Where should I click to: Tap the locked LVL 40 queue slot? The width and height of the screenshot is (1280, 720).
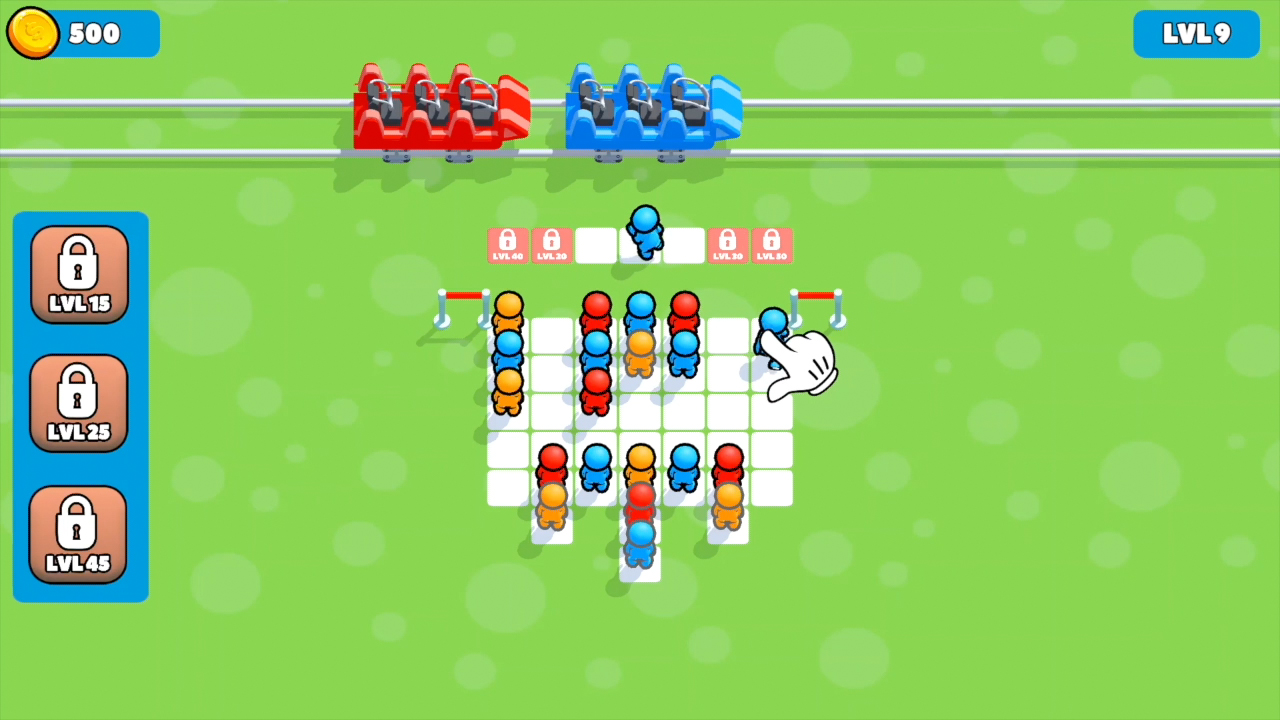507,244
